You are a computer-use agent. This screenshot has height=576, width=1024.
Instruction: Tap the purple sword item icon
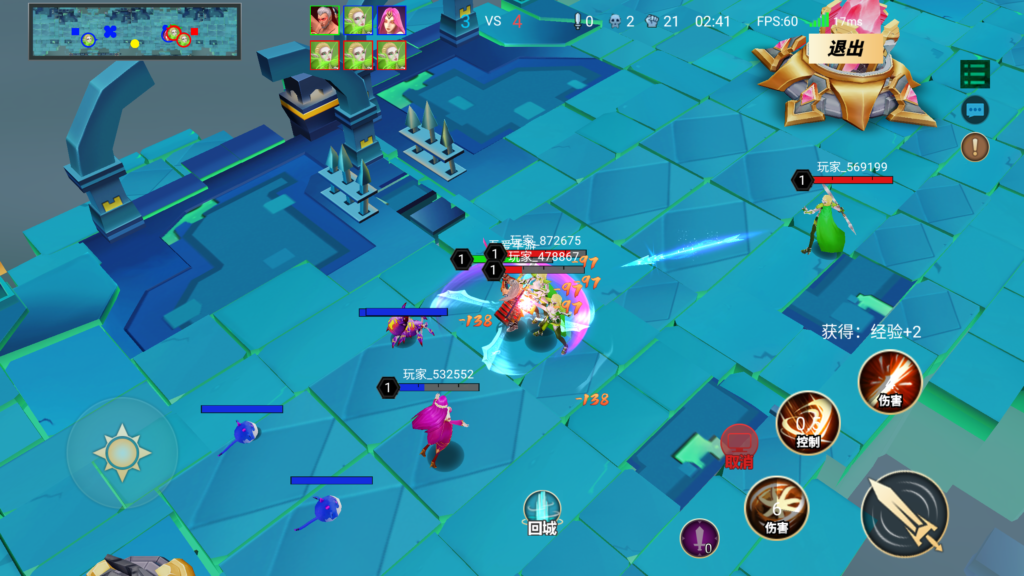point(699,538)
